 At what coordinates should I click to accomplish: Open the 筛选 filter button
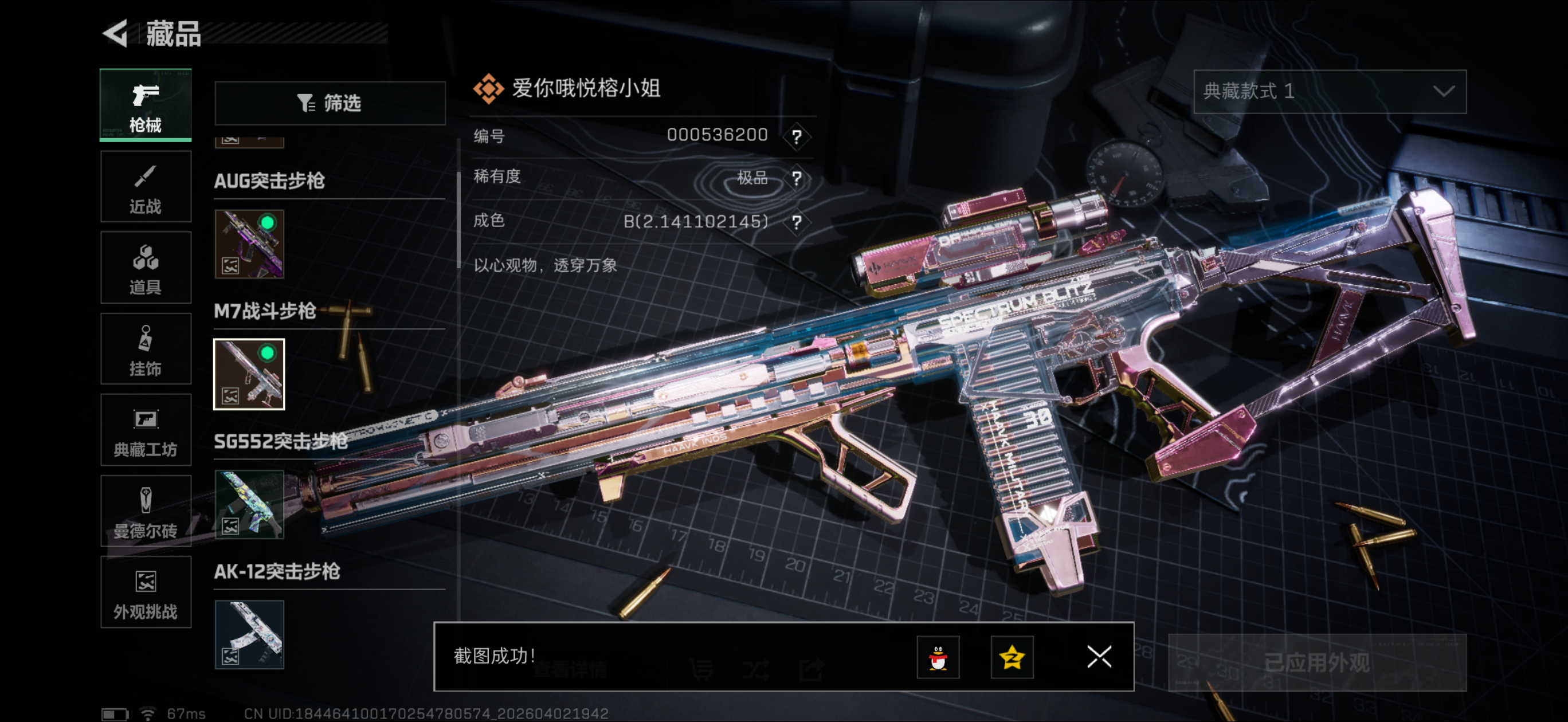pyautogui.click(x=330, y=103)
